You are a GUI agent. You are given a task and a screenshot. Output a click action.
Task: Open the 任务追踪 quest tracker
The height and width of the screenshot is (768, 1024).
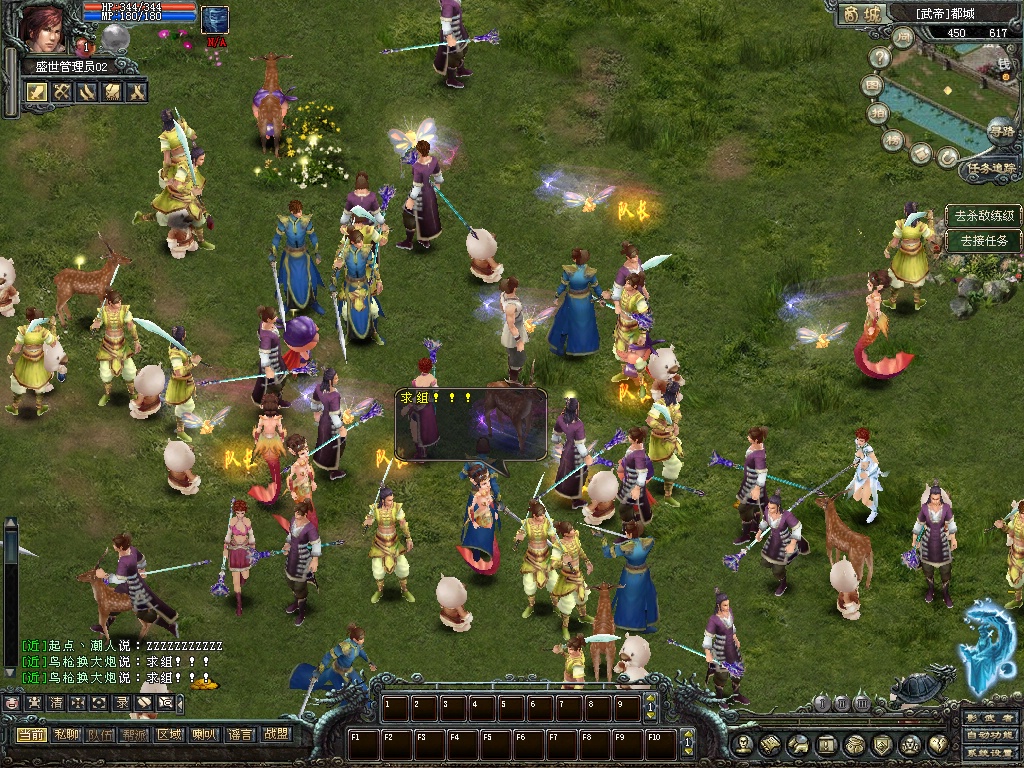990,168
